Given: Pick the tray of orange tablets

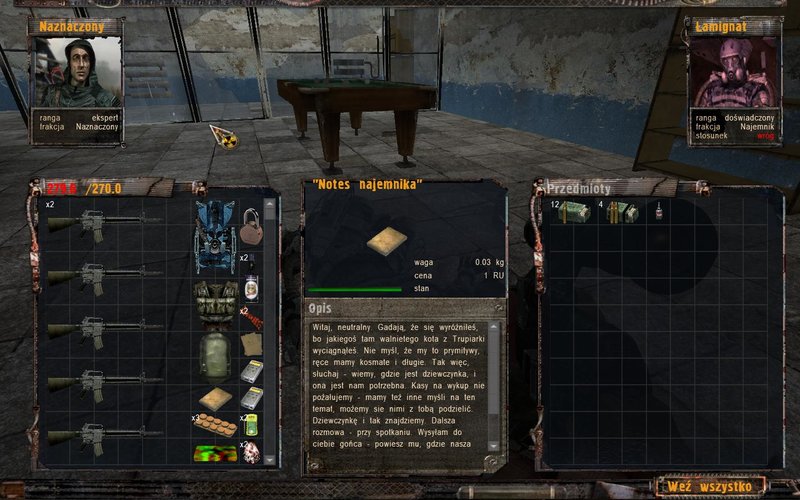Looking at the screenshot, I should [x=215, y=425].
